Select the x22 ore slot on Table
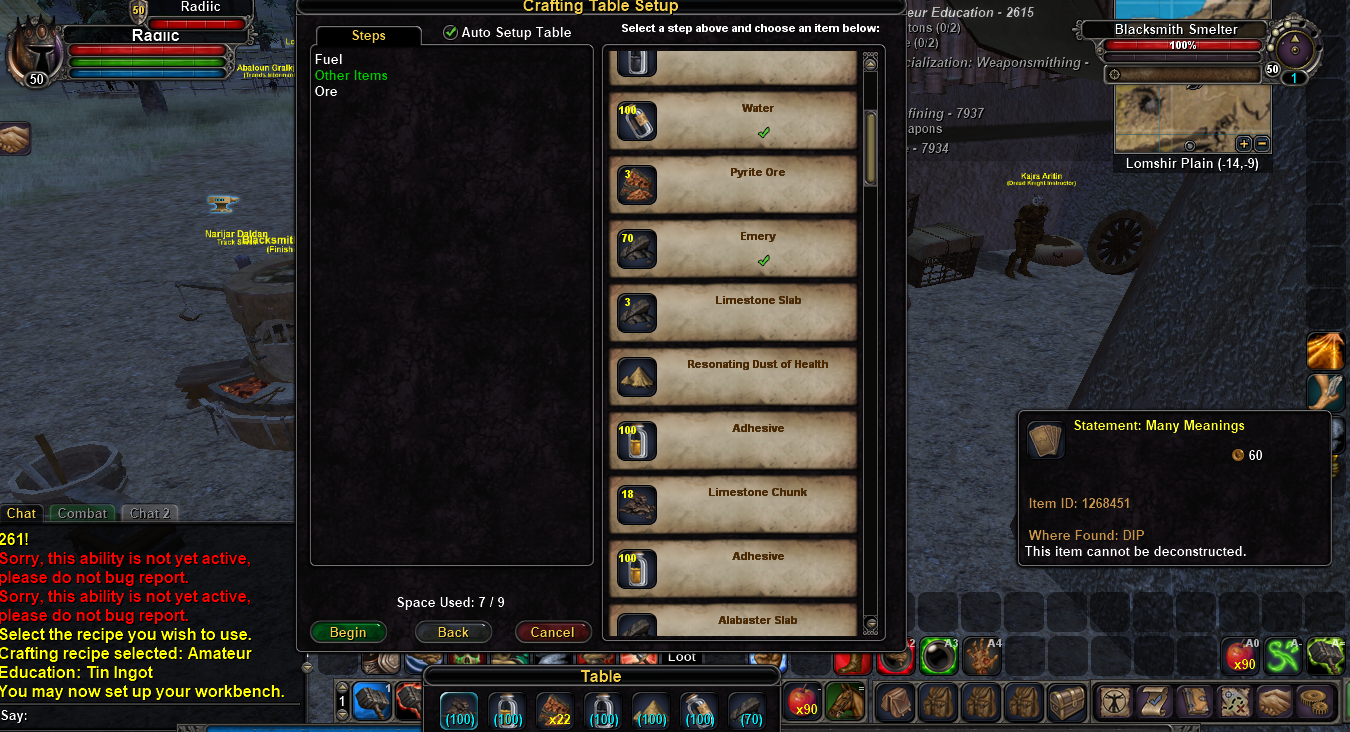1350x732 pixels. [x=555, y=708]
